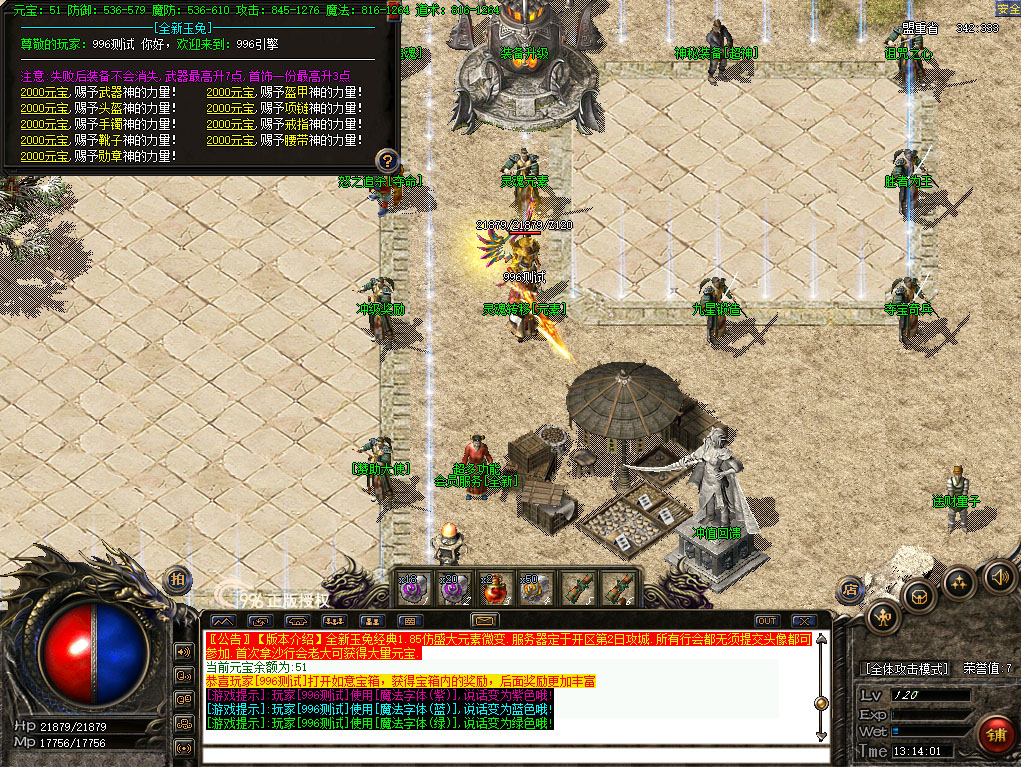Click the OUT button above the chat
Screen dimensions: 1021x767
(766, 621)
